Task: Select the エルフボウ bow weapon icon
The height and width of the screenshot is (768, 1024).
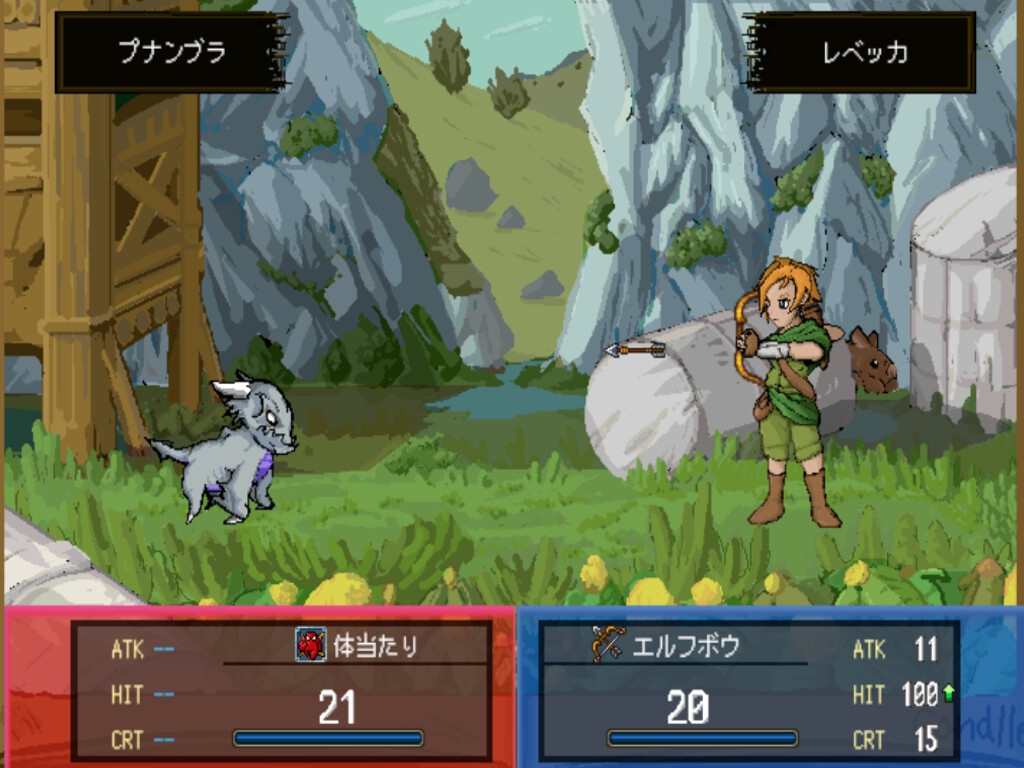Action: (x=607, y=645)
